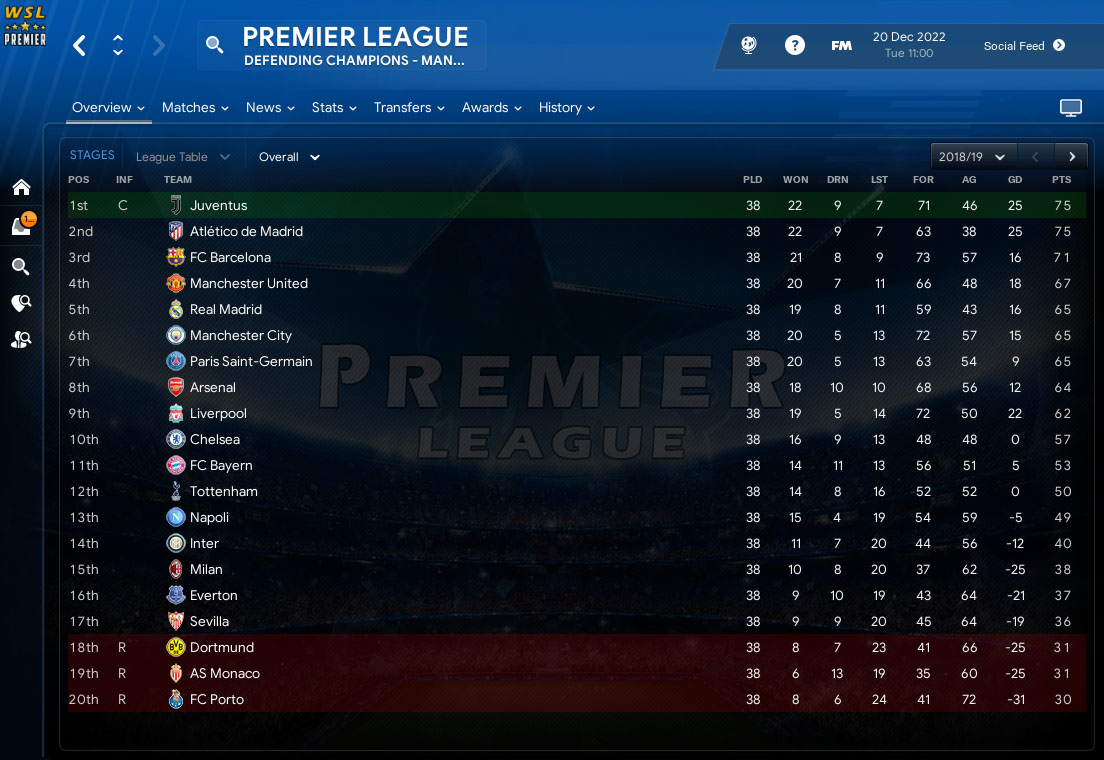Open the News menu

(270, 108)
